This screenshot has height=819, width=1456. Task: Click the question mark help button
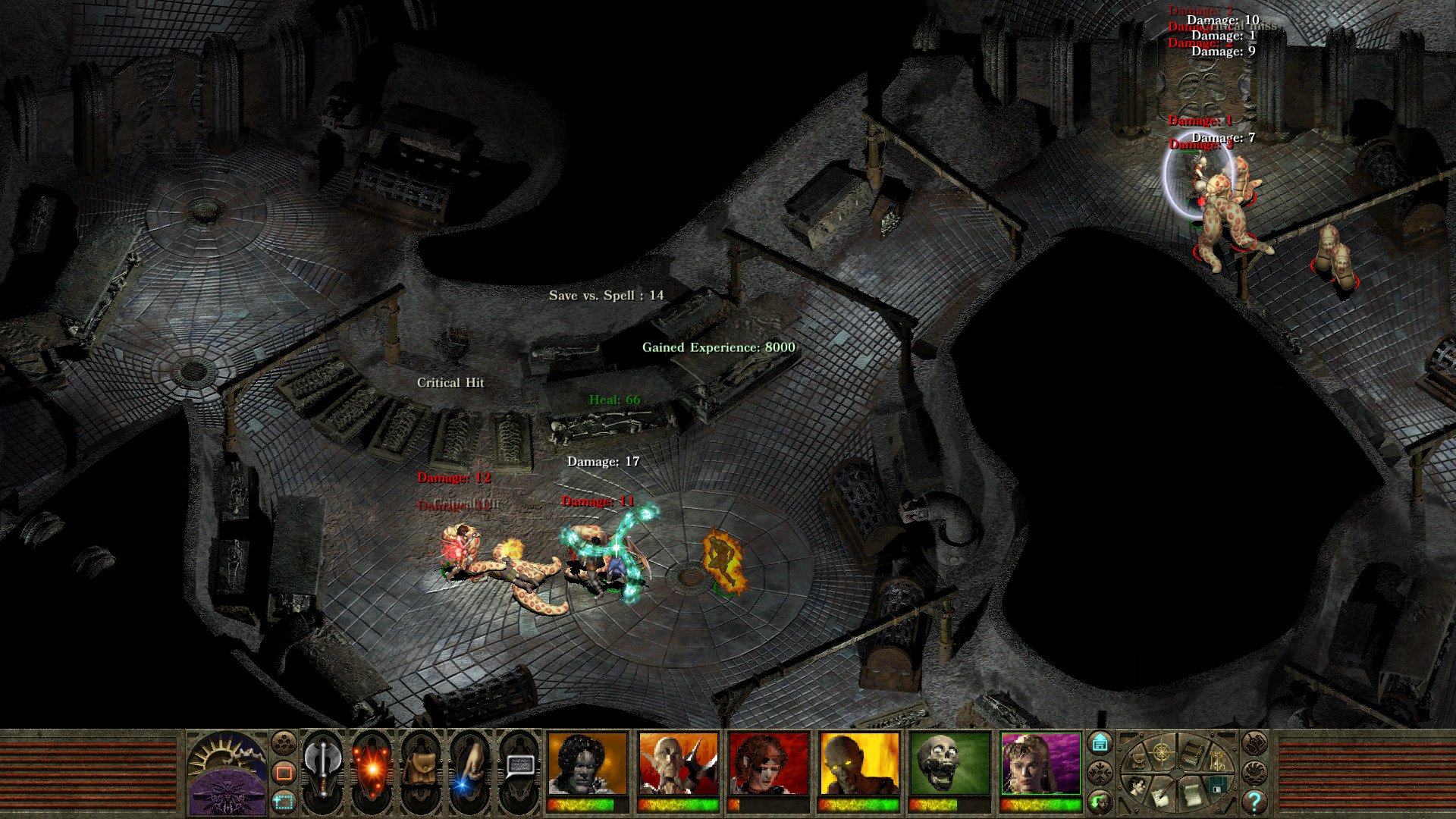[1254, 802]
